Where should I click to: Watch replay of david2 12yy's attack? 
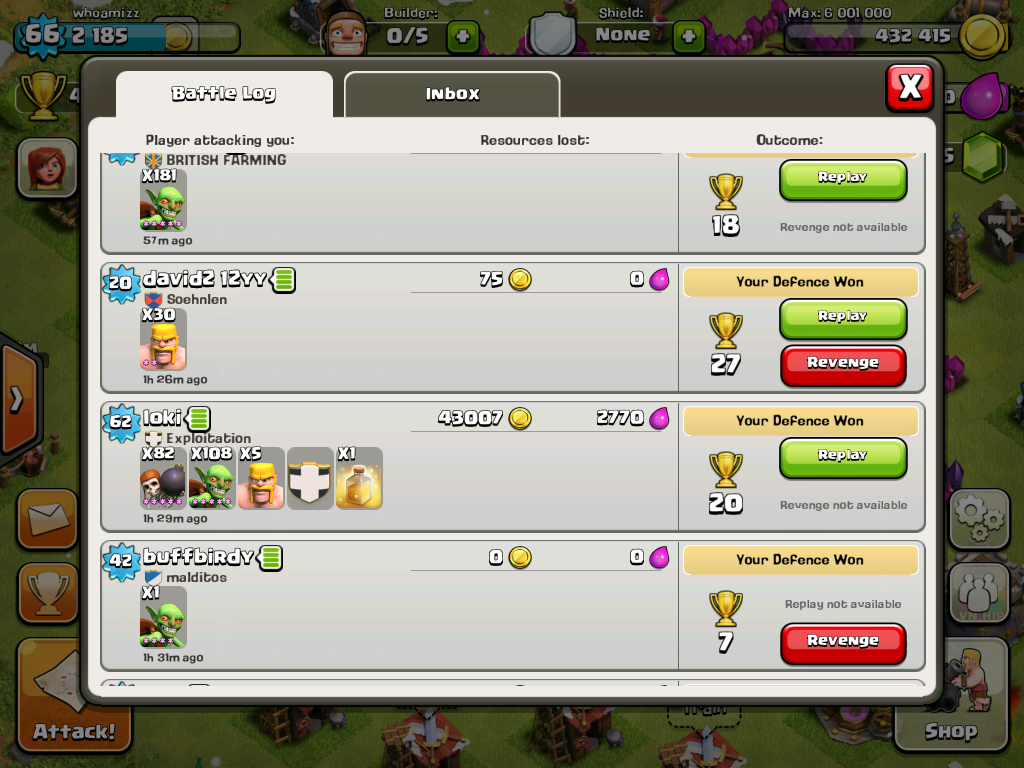point(842,317)
